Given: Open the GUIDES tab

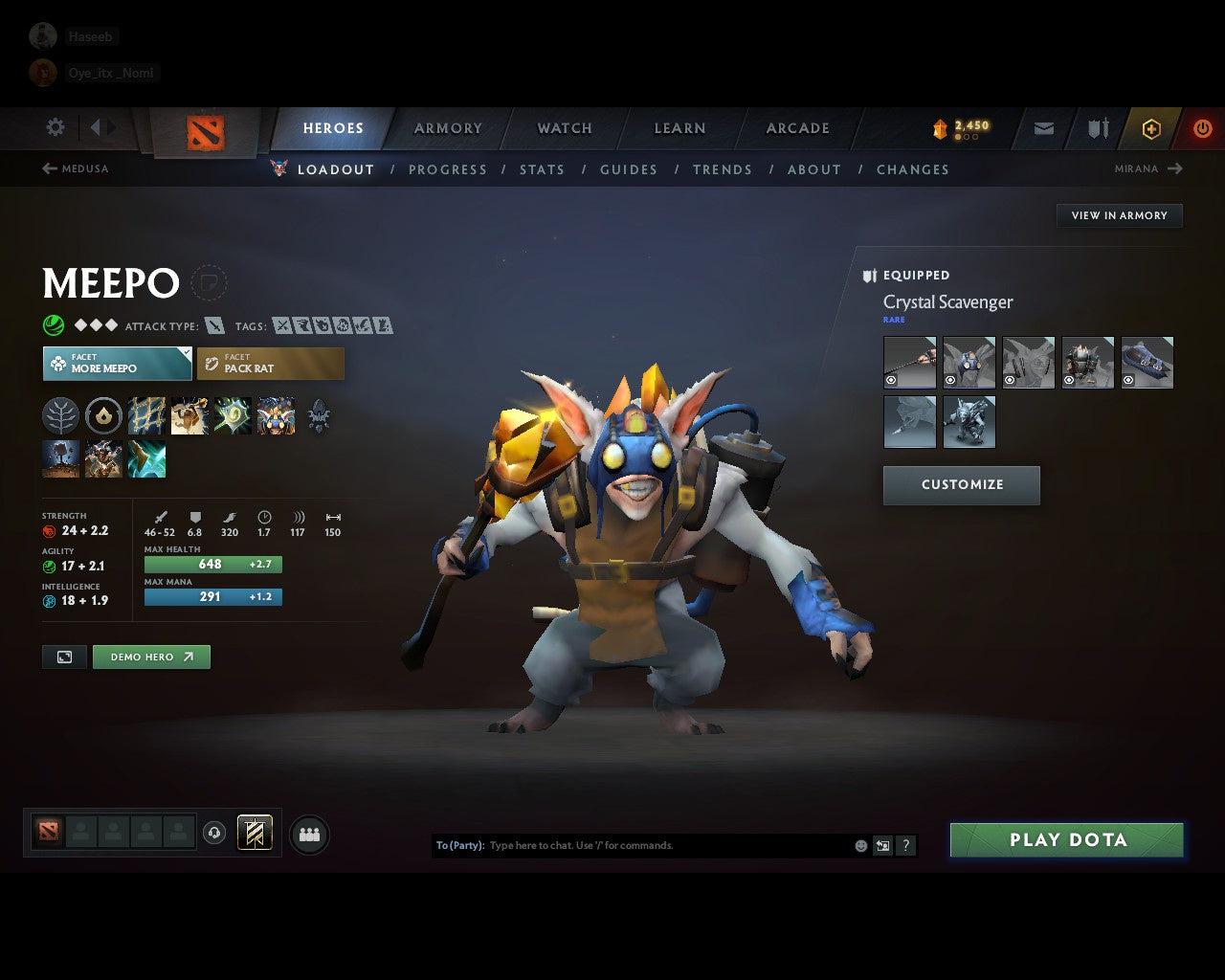Looking at the screenshot, I should [628, 169].
